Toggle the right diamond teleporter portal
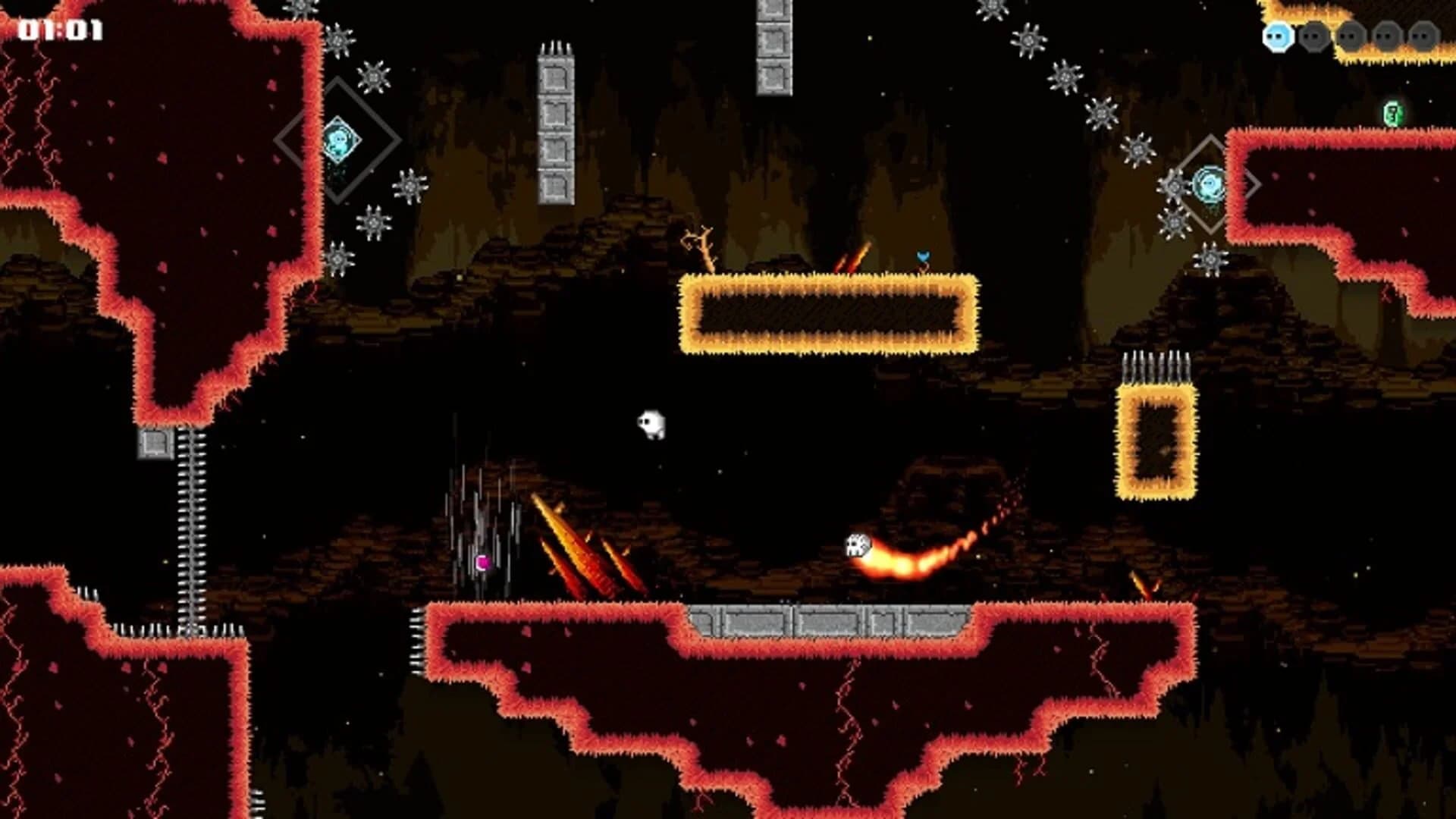This screenshot has height=819, width=1456. [x=1208, y=184]
